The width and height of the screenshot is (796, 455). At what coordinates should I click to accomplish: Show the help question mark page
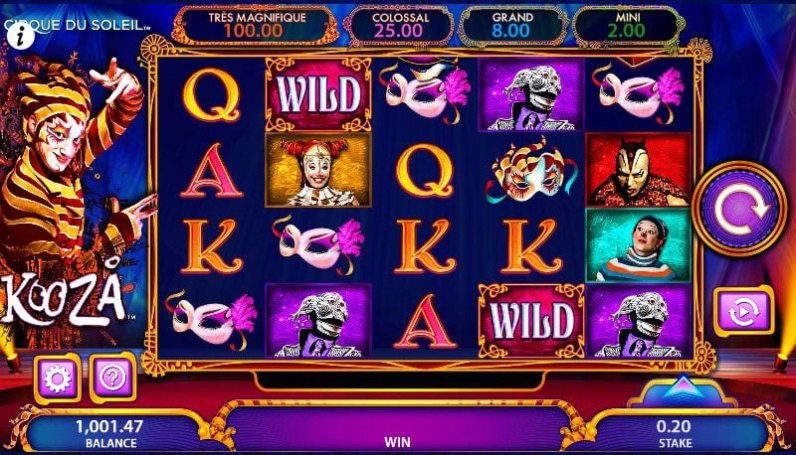[112, 377]
